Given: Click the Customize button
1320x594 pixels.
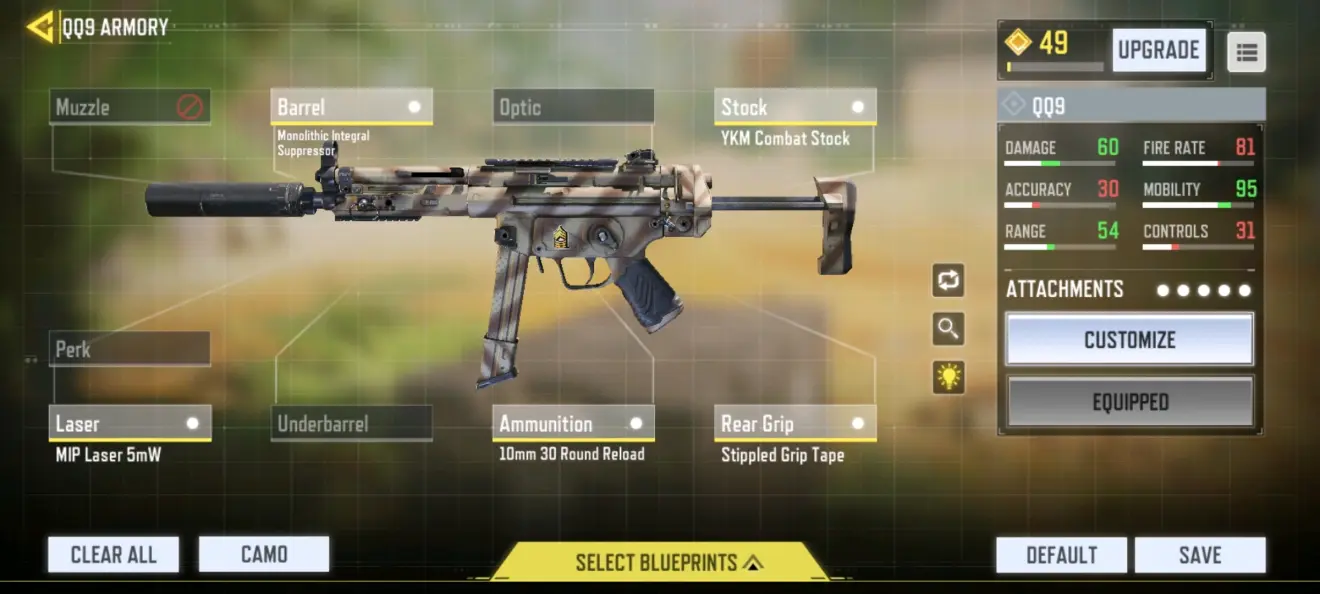Looking at the screenshot, I should pos(1129,340).
